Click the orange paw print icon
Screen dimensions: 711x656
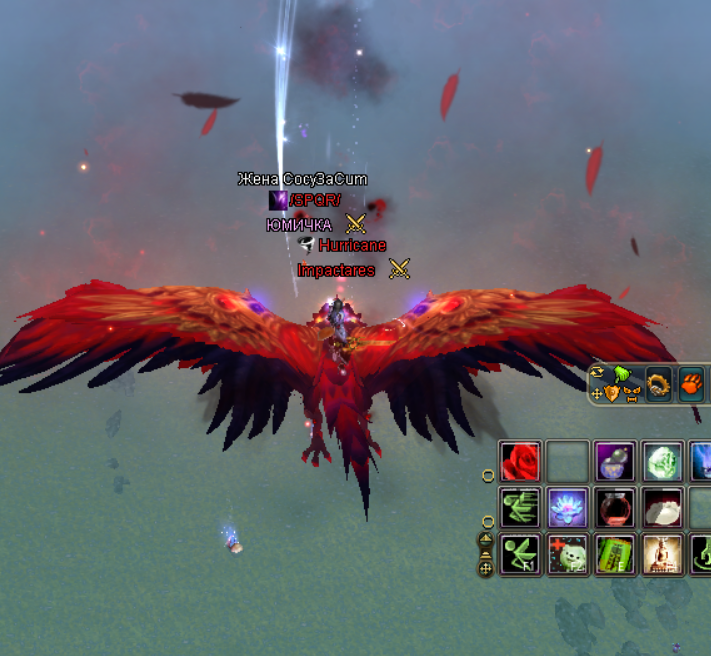pyautogui.click(x=691, y=383)
